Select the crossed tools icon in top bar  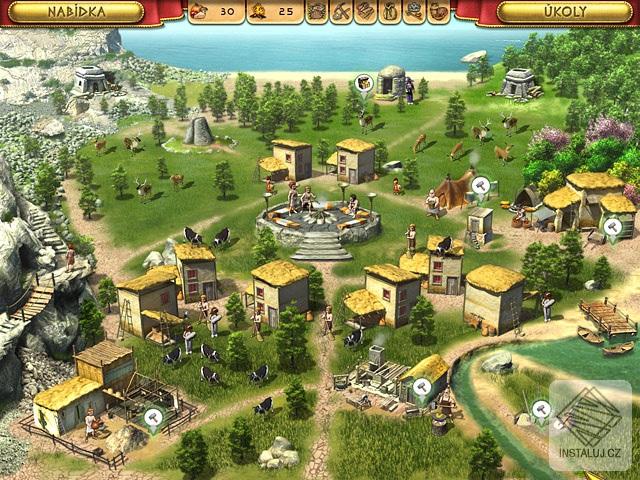coord(341,13)
